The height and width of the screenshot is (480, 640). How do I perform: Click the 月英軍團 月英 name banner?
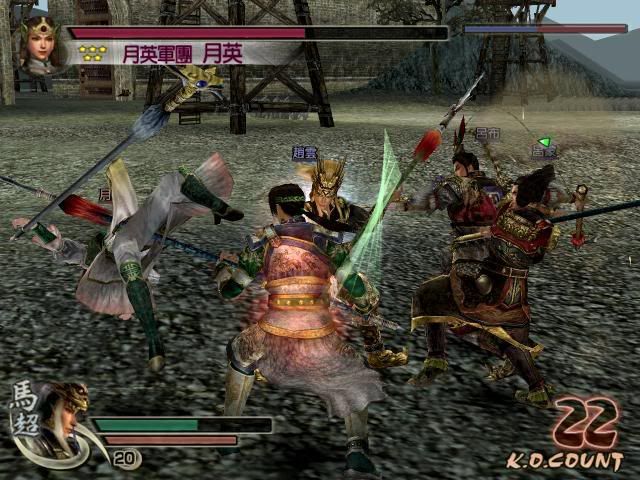coord(182,54)
